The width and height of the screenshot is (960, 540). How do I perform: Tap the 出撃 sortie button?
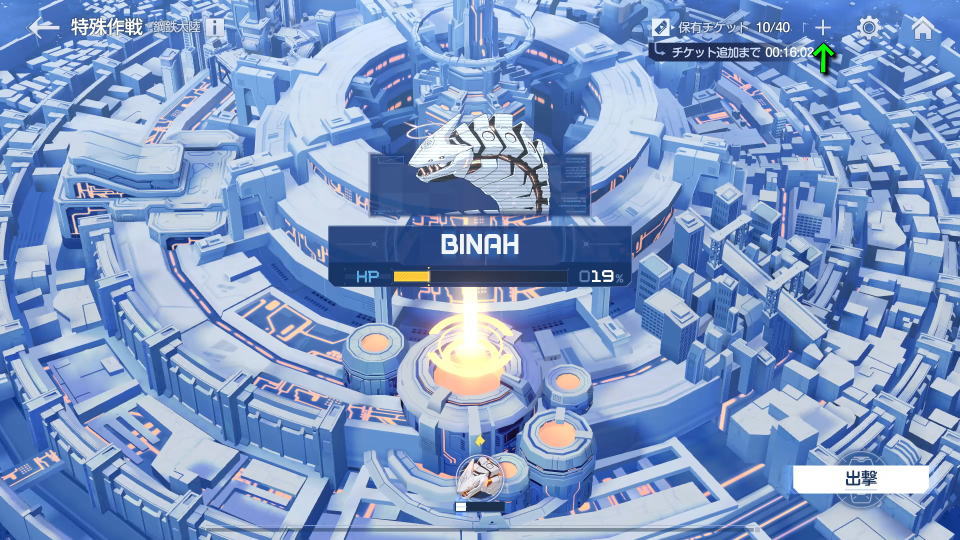click(x=860, y=478)
